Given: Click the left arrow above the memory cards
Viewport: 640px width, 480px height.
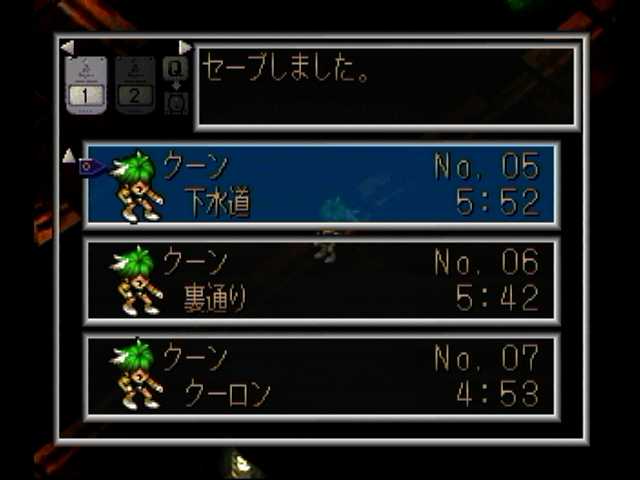Looking at the screenshot, I should (67, 47).
